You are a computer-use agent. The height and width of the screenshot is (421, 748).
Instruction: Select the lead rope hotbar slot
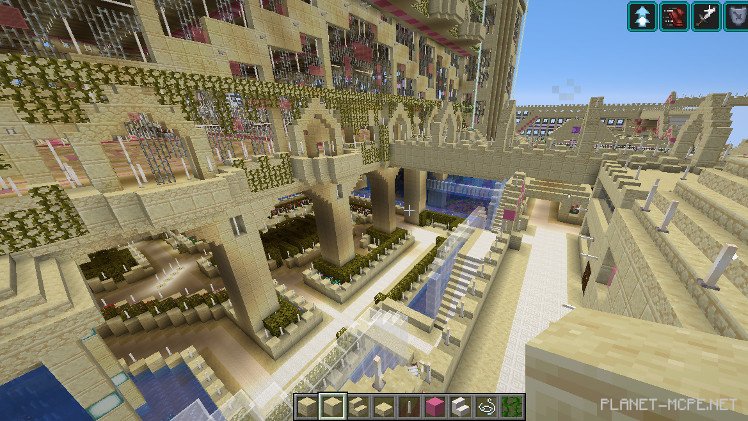tap(487, 406)
